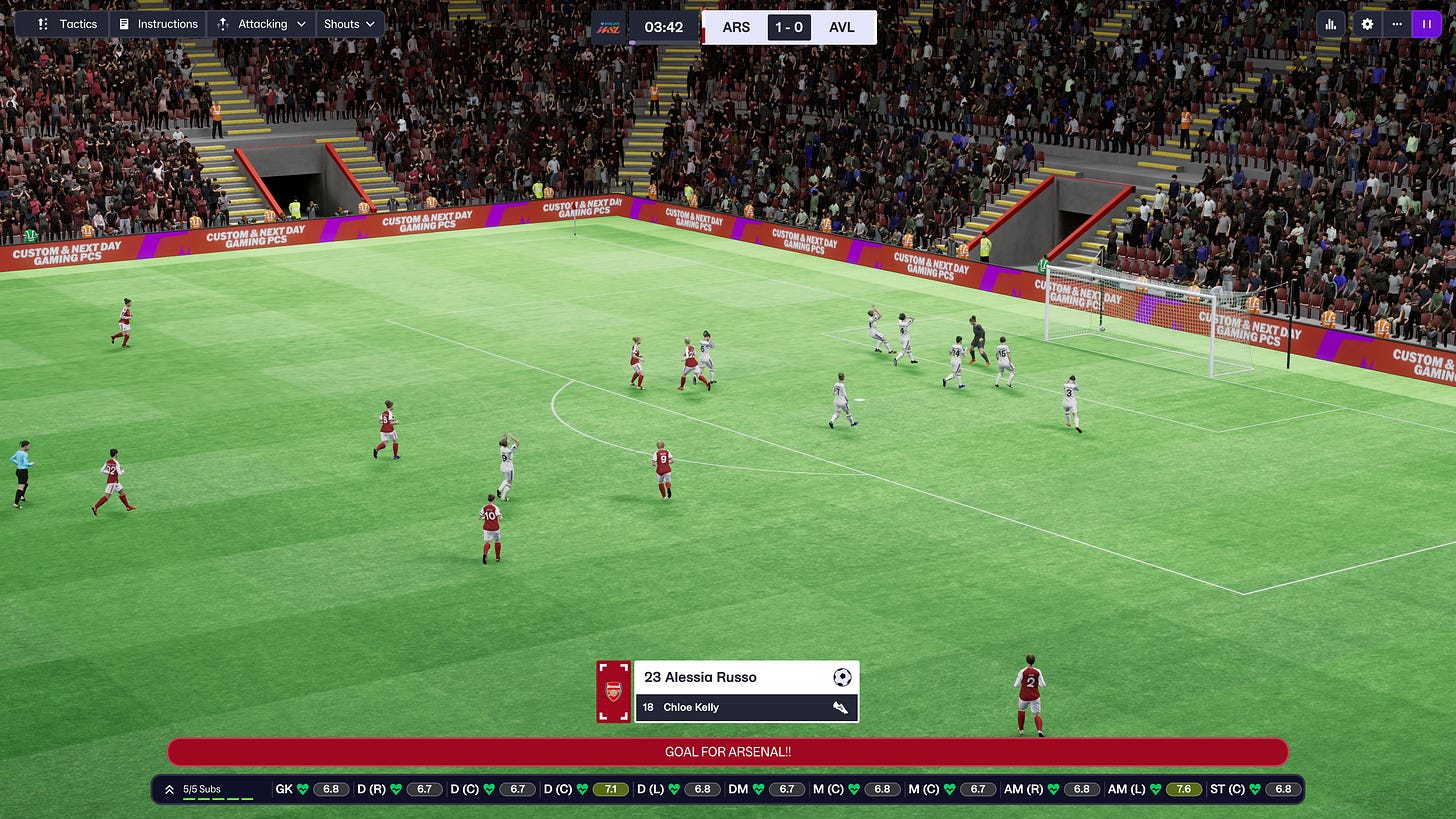Image resolution: width=1456 pixels, height=819 pixels.
Task: Select the AM (R) player slot
Action: 1052,789
